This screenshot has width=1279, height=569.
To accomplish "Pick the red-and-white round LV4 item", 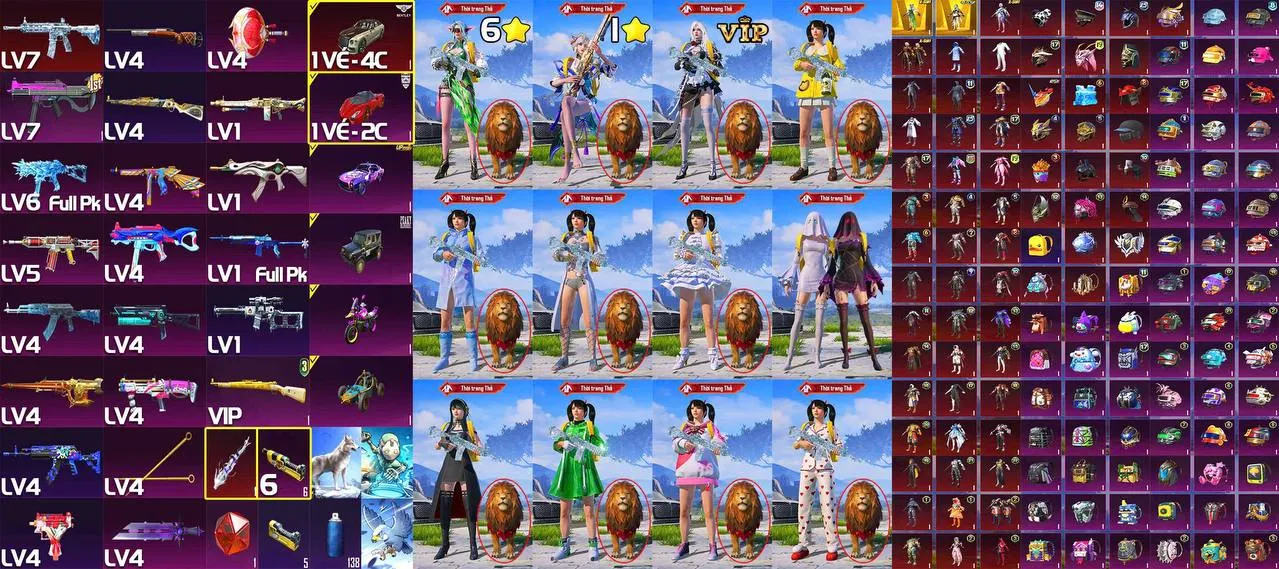I will (257, 36).
